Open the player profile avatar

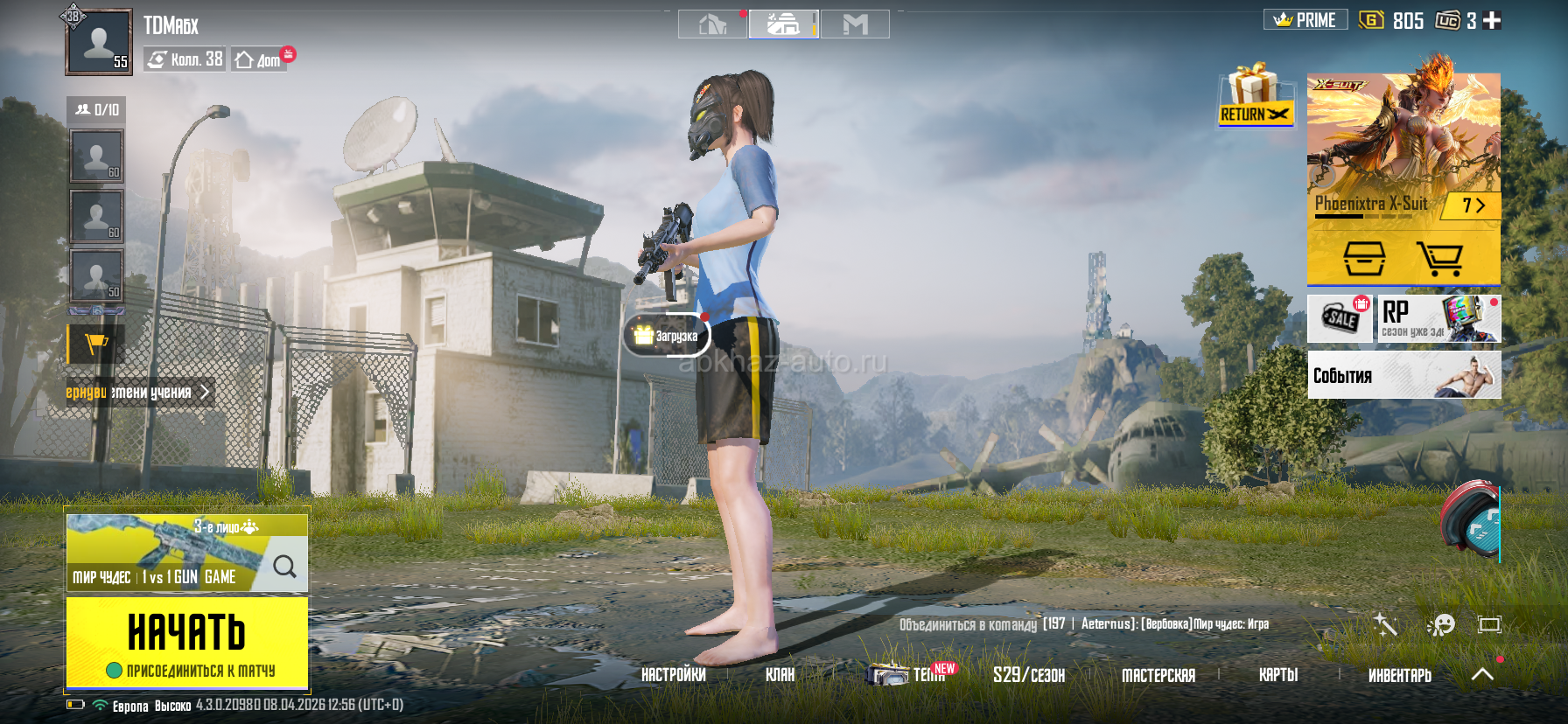click(98, 41)
